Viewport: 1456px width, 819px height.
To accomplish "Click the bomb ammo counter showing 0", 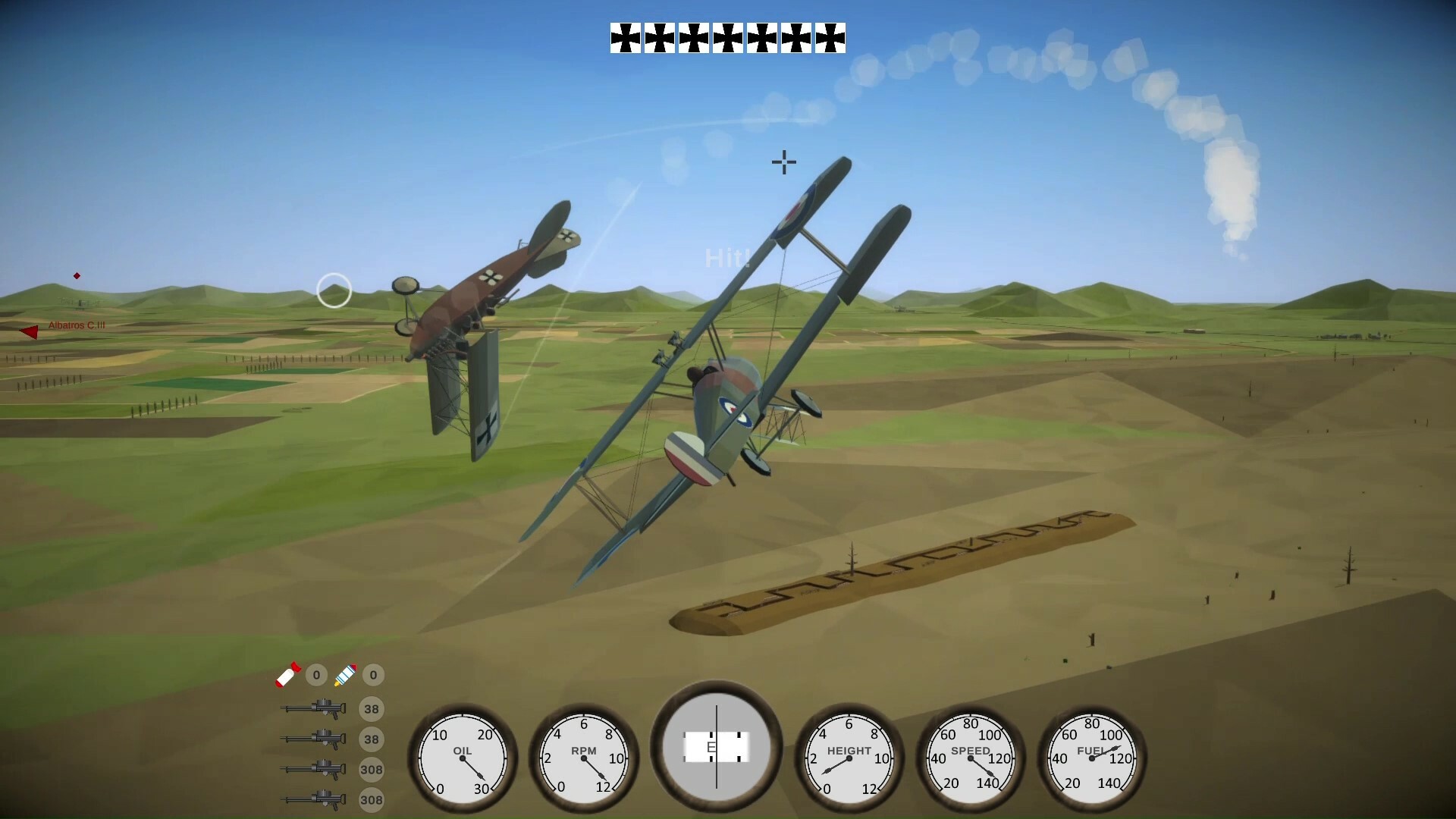I will coord(316,675).
